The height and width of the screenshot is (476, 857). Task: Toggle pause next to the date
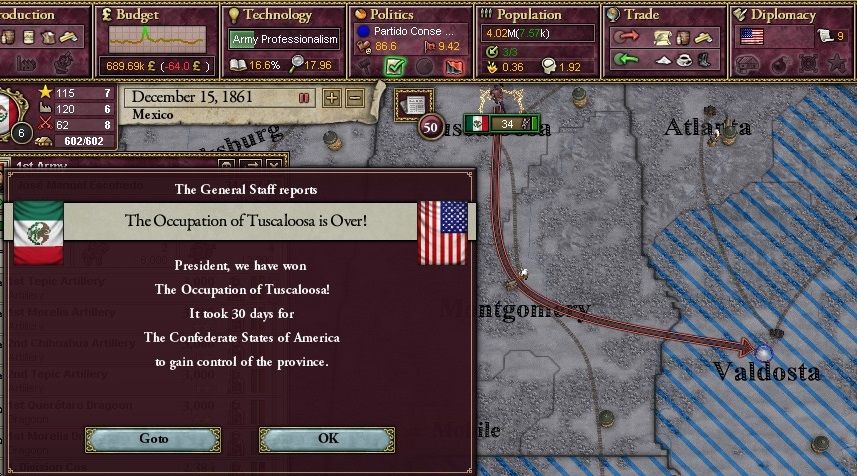[304, 98]
